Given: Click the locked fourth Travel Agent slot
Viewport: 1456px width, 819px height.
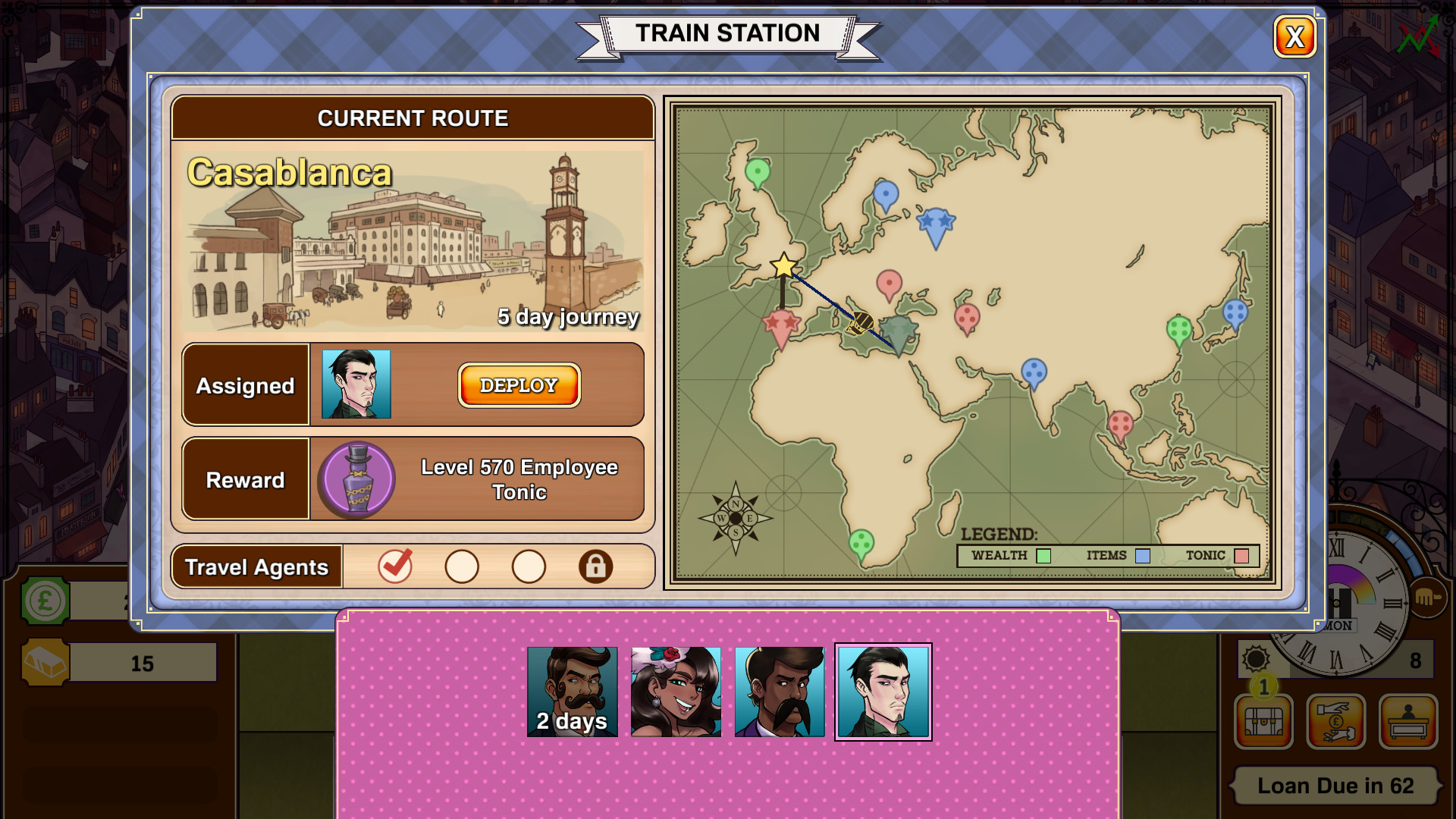Looking at the screenshot, I should [595, 566].
